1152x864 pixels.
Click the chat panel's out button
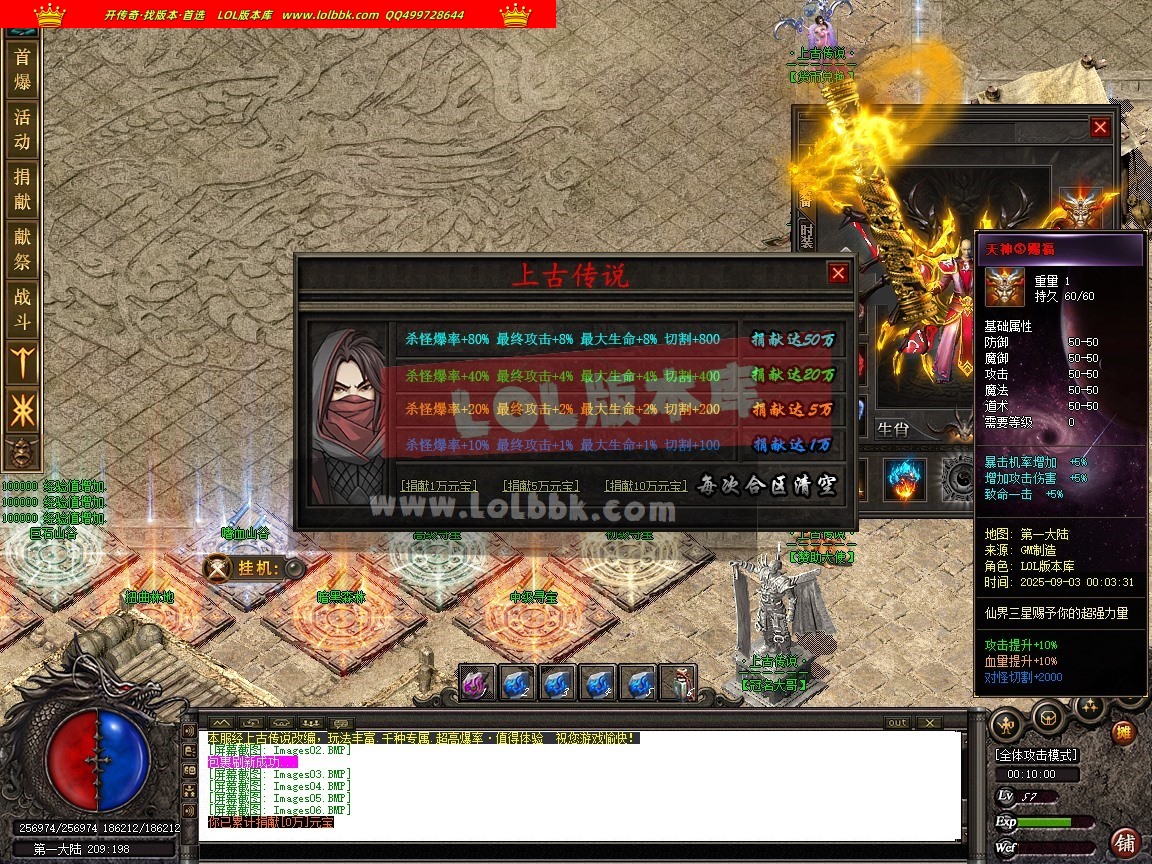point(897,723)
